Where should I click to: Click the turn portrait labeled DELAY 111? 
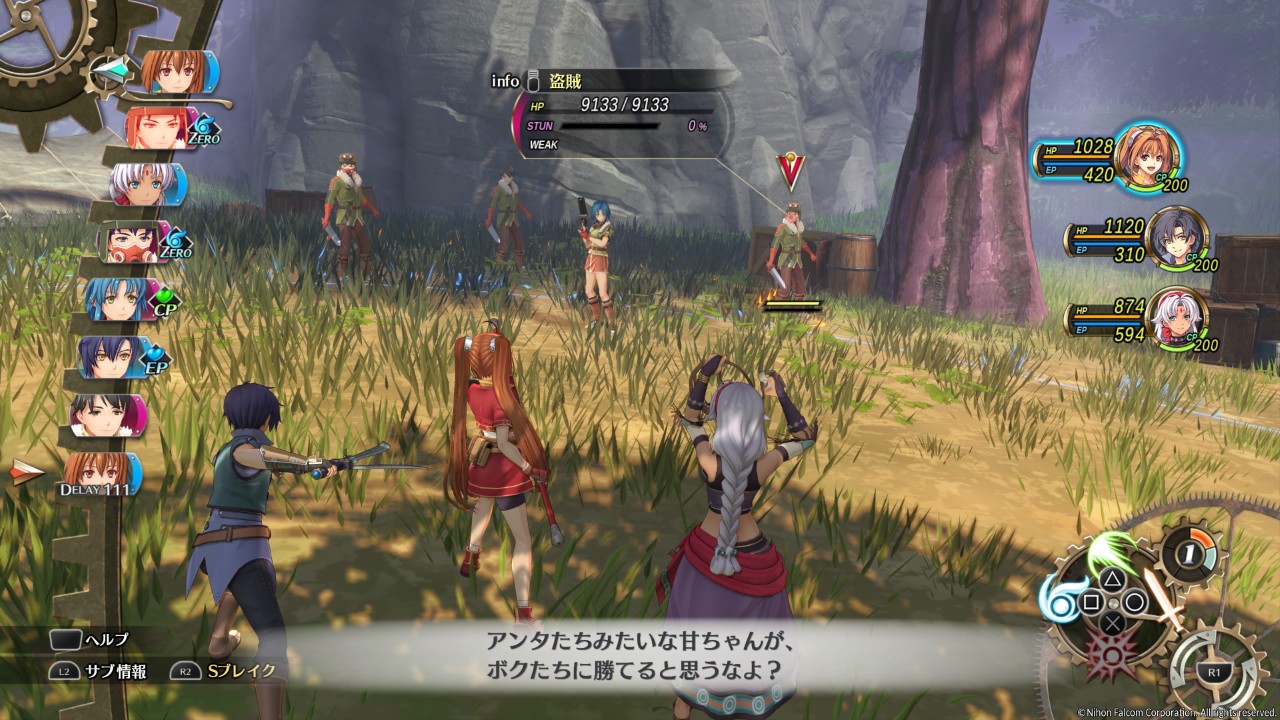point(100,473)
